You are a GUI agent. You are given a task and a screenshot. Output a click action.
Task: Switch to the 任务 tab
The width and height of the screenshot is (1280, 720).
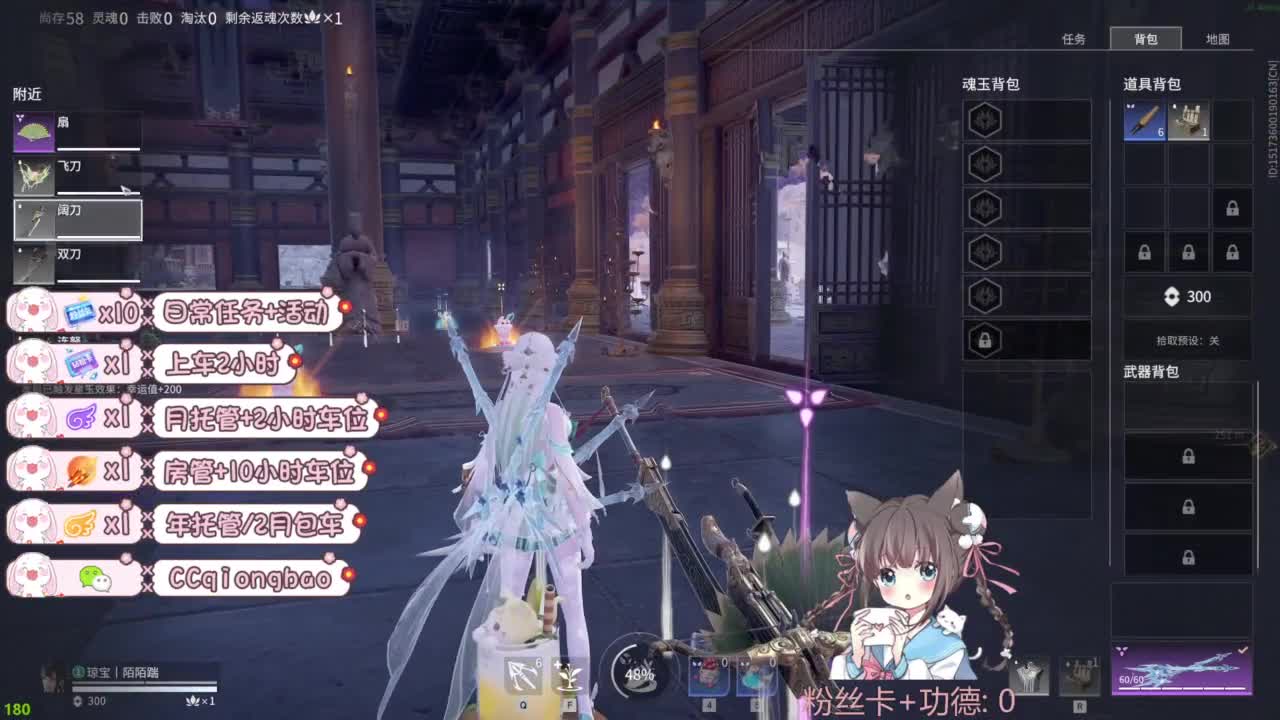[1075, 40]
